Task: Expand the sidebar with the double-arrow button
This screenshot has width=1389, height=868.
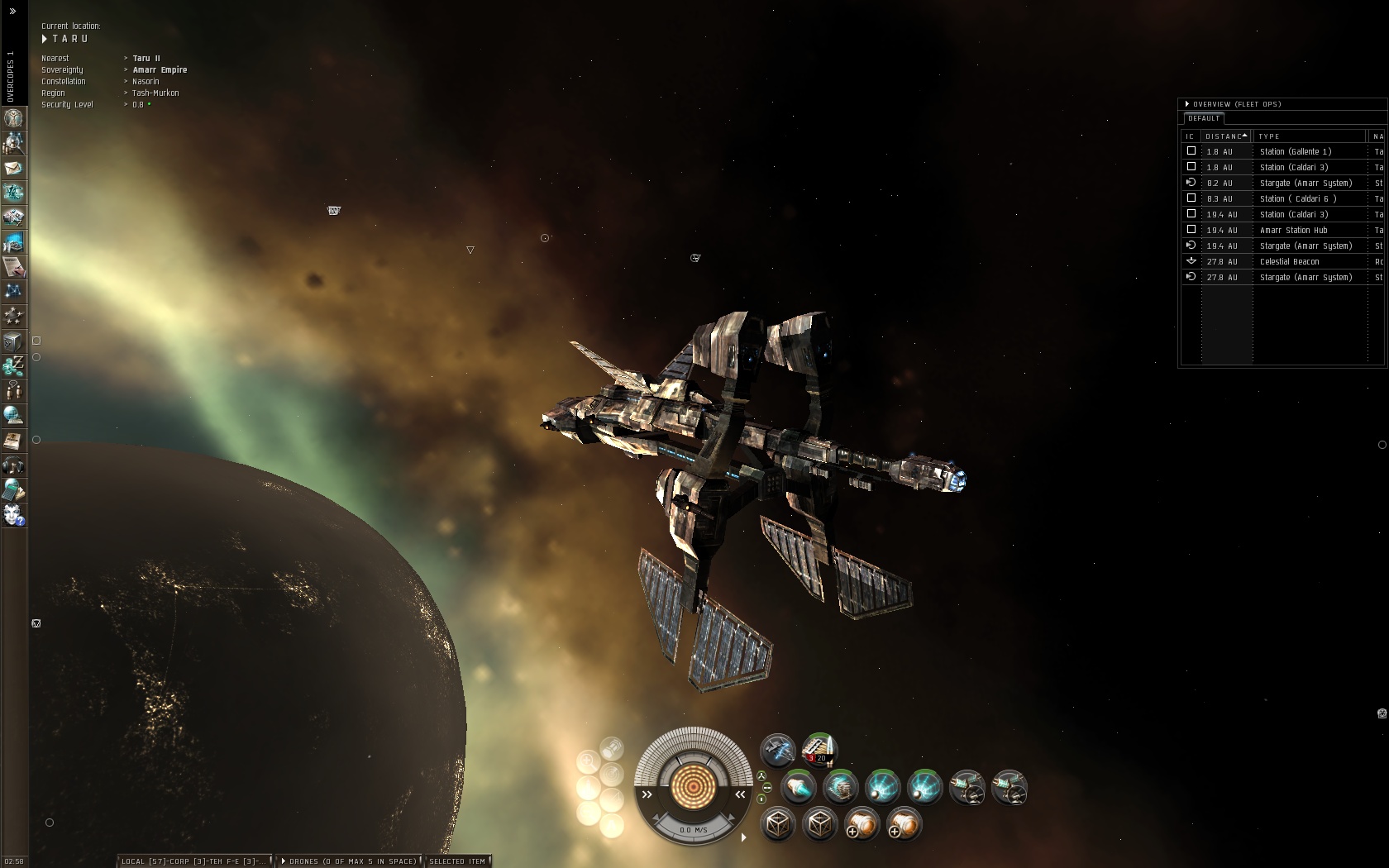Action: pos(12,12)
